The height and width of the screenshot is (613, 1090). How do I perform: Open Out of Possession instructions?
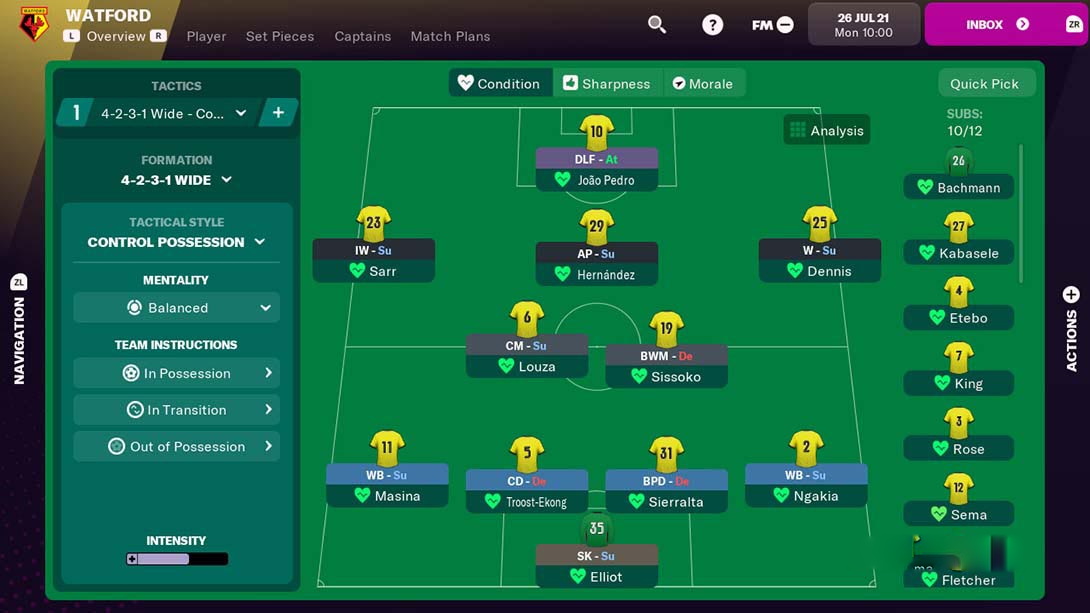(x=176, y=447)
